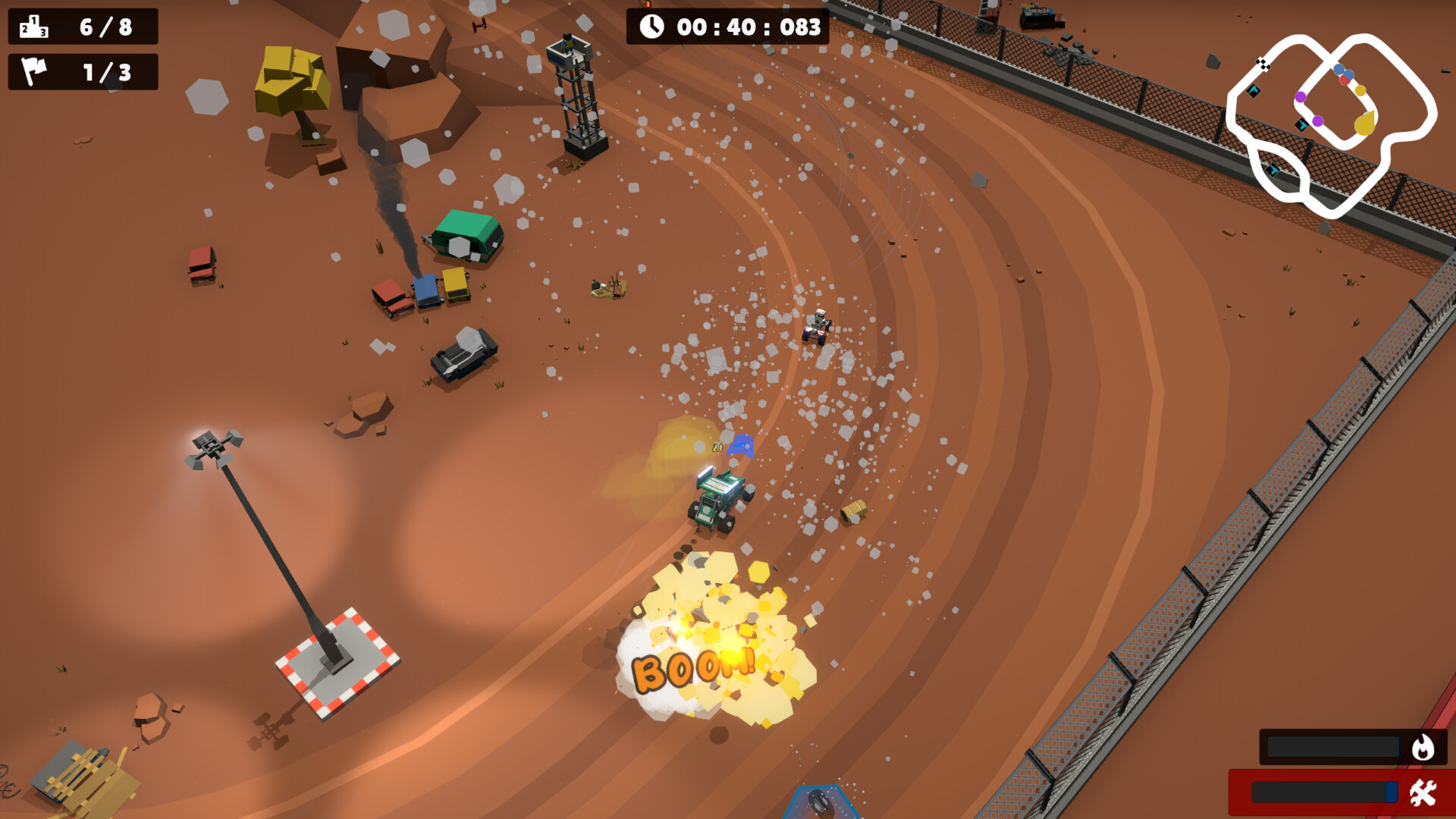Click the BOOM! explosion text
The width and height of the screenshot is (1456, 819).
point(694,671)
